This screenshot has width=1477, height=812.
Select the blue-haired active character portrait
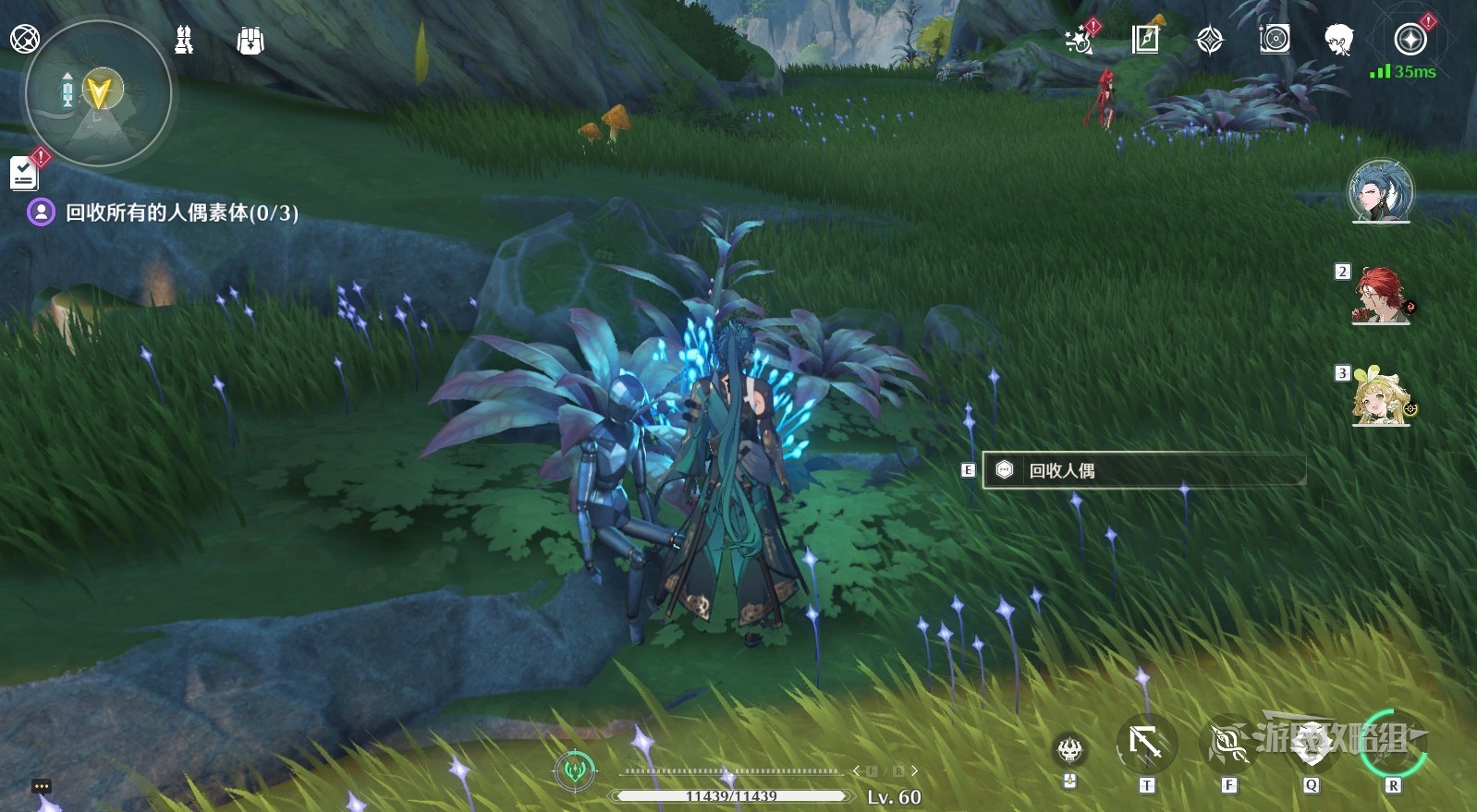1380,191
